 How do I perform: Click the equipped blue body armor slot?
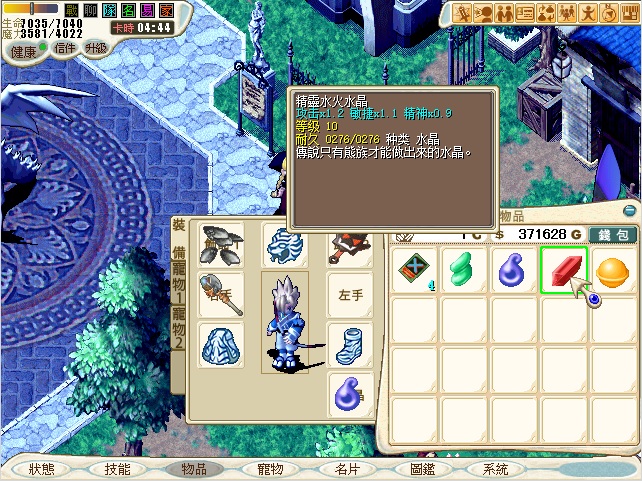tap(219, 344)
